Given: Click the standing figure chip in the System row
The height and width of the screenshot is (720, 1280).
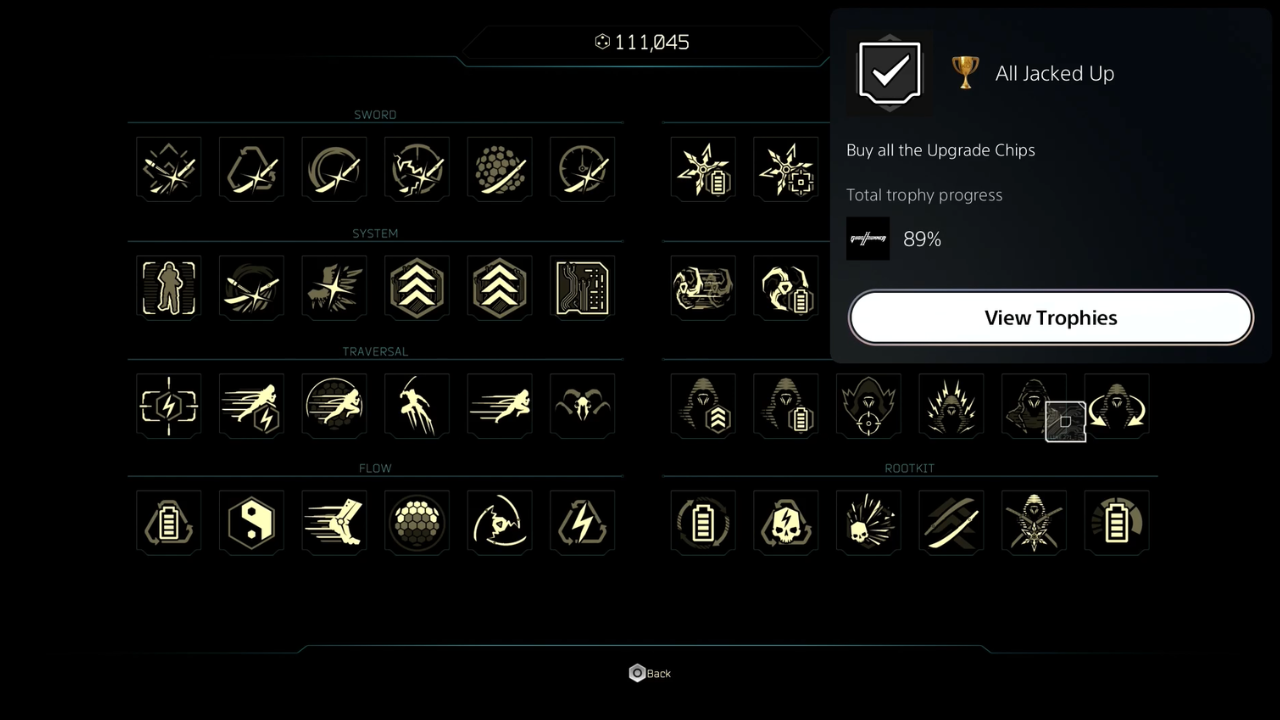Looking at the screenshot, I should (168, 287).
